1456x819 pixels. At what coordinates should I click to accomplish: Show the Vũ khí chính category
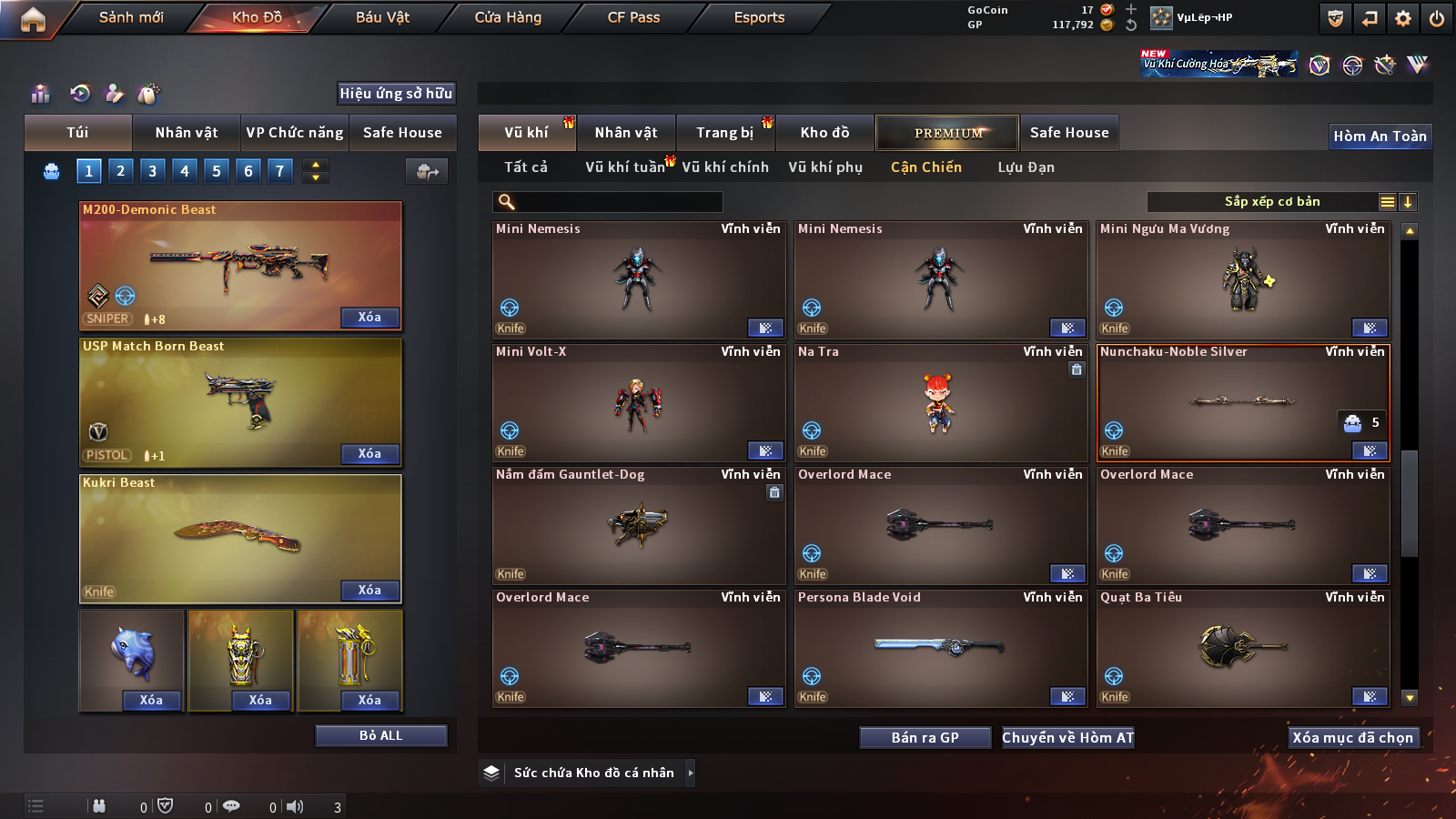click(725, 167)
